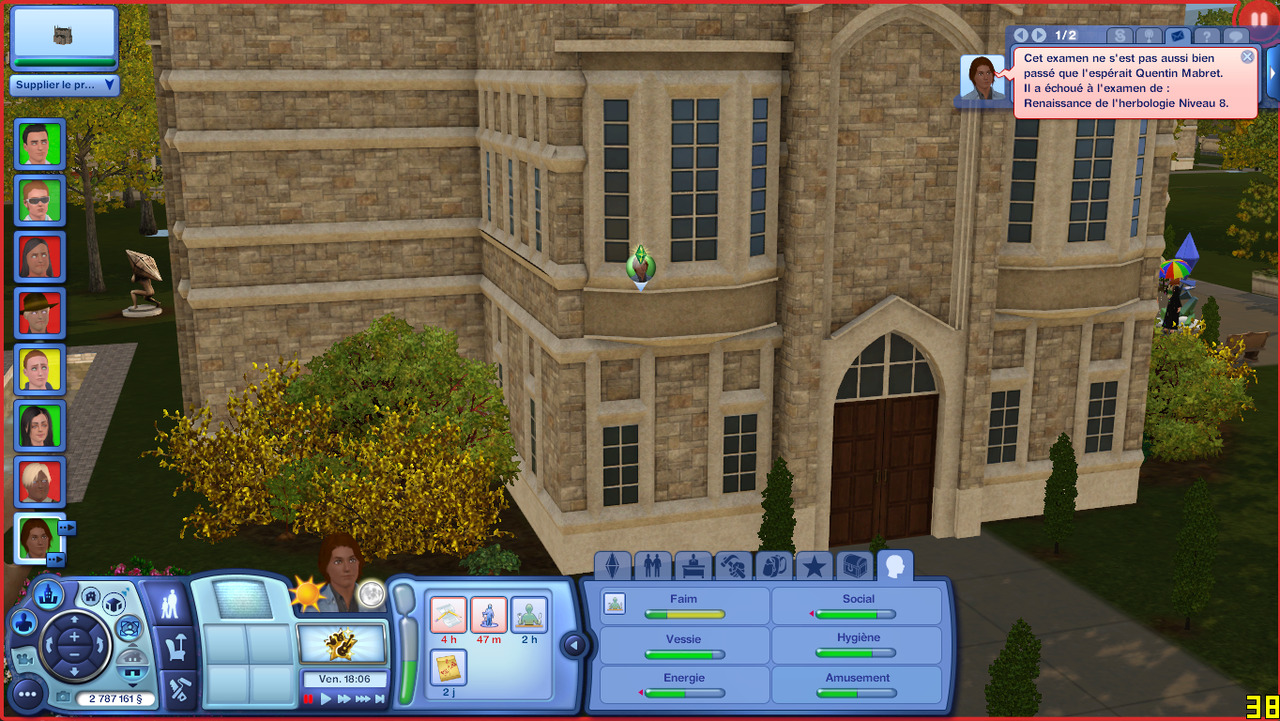Open the backpack inventory tab
The image size is (1280, 721).
773,567
